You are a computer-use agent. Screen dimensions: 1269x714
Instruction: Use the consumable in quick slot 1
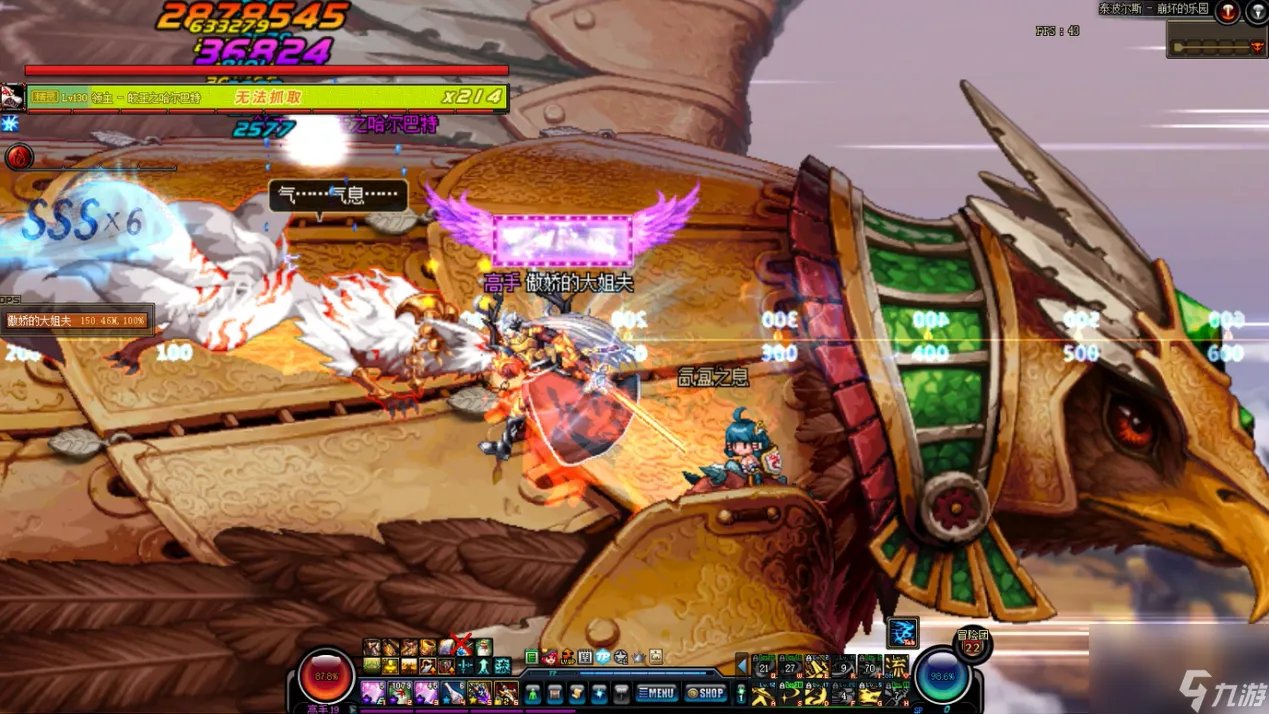(373, 692)
